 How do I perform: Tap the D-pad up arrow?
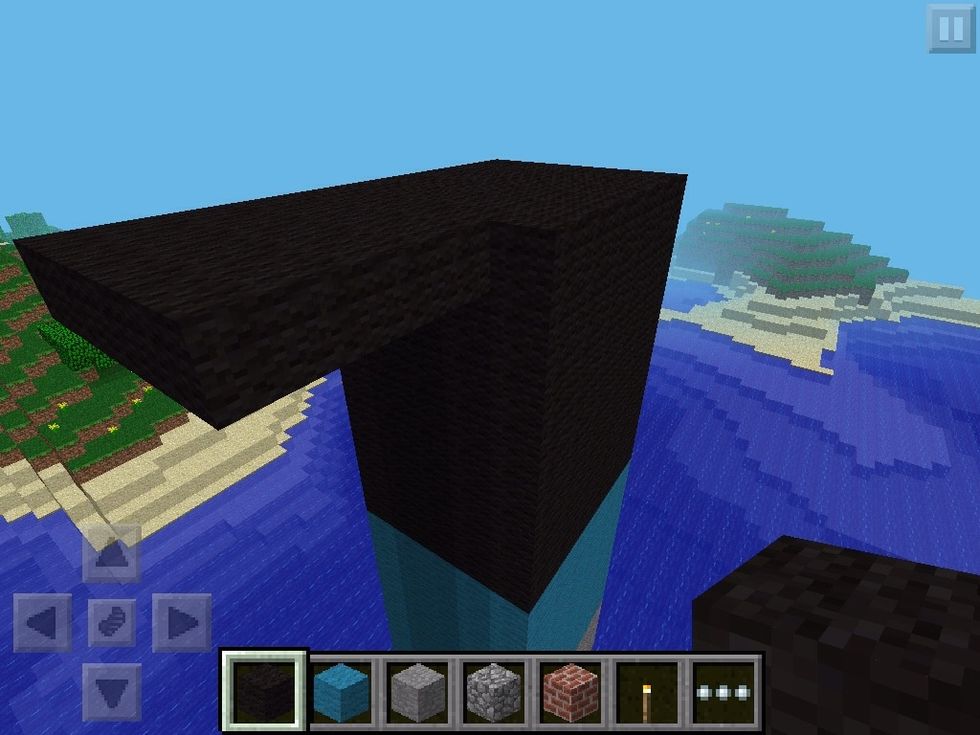coord(111,552)
